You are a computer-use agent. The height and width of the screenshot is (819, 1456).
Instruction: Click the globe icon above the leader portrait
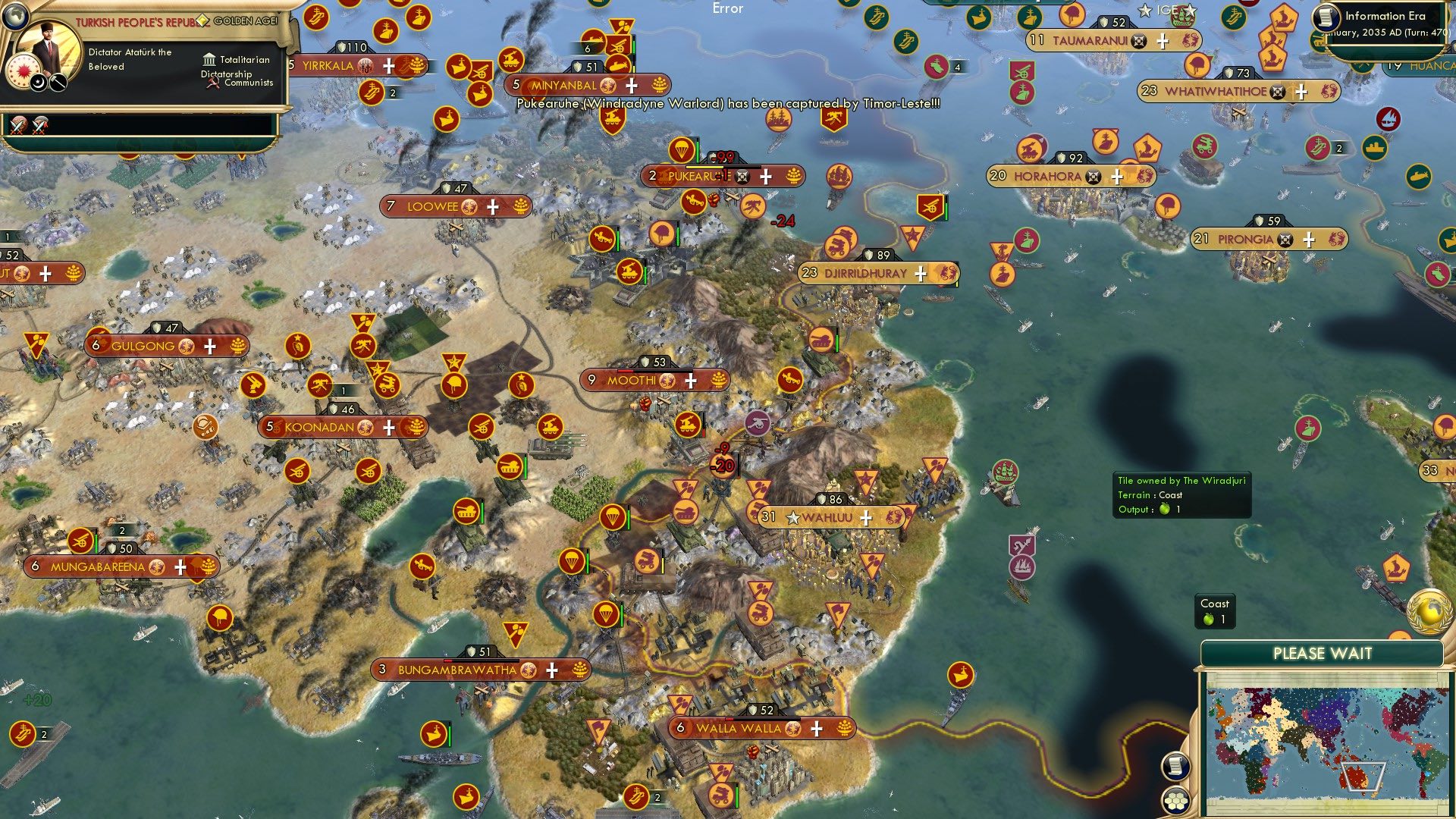[14, 15]
